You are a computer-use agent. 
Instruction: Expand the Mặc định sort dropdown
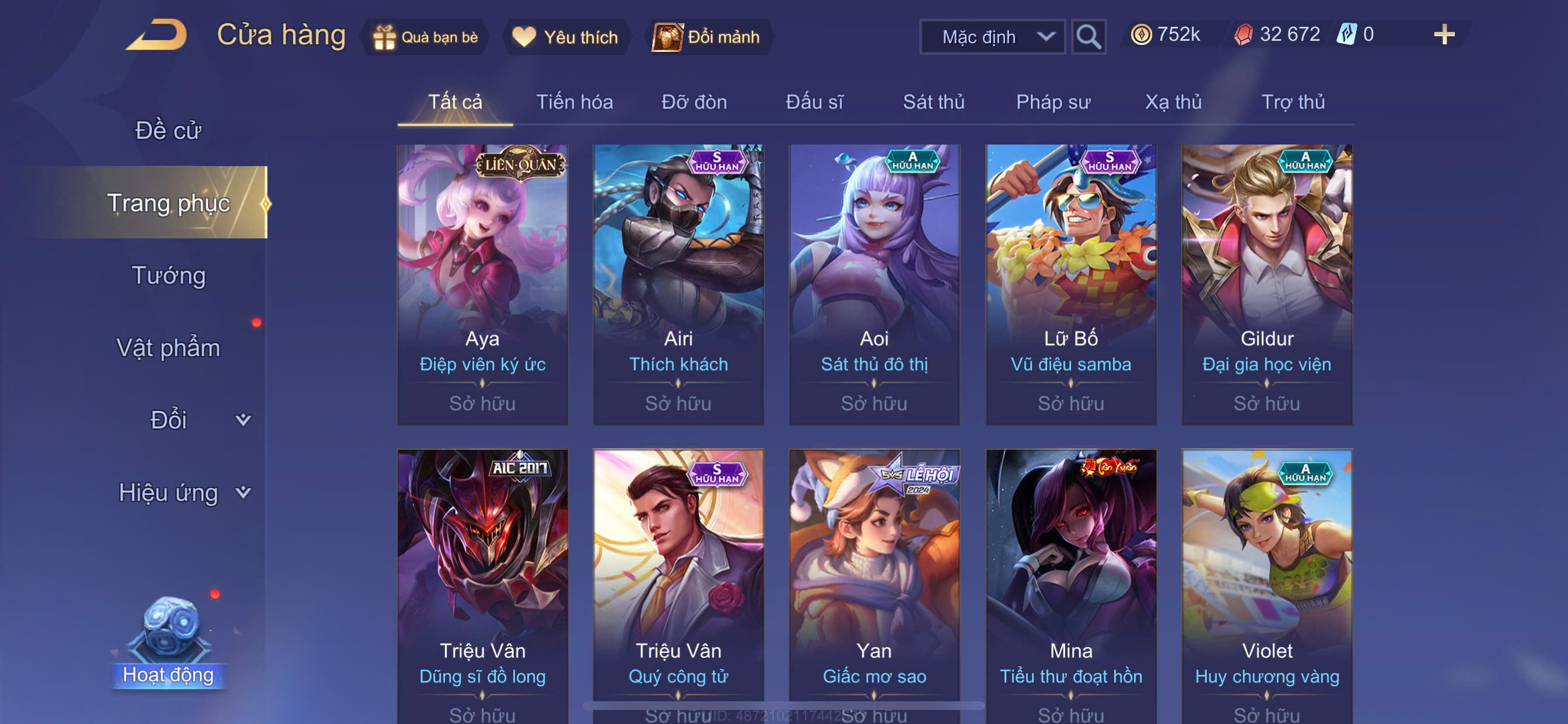click(992, 37)
